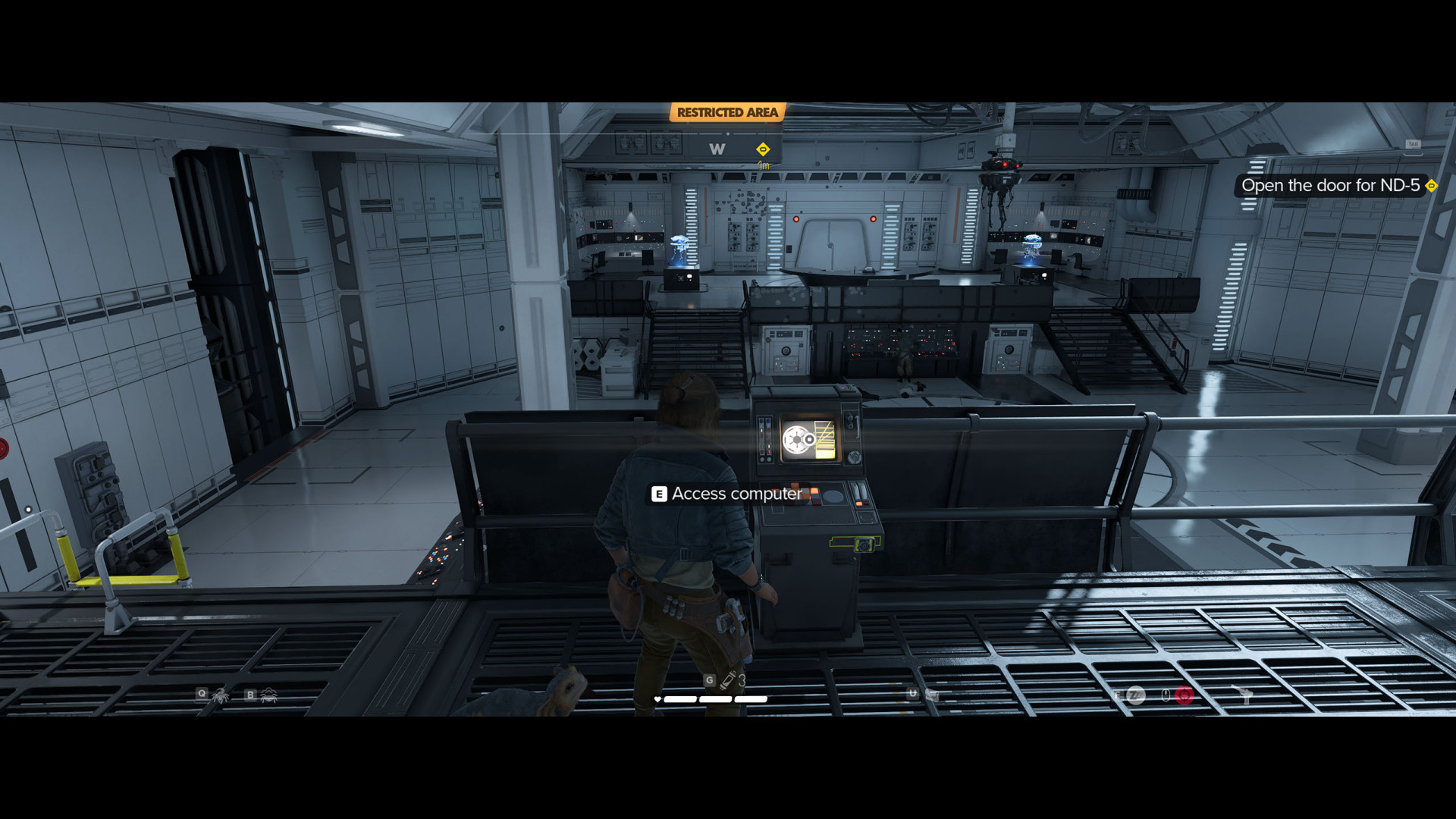
Task: Select the Nix crab-shaped ability icon
Action: 269,695
